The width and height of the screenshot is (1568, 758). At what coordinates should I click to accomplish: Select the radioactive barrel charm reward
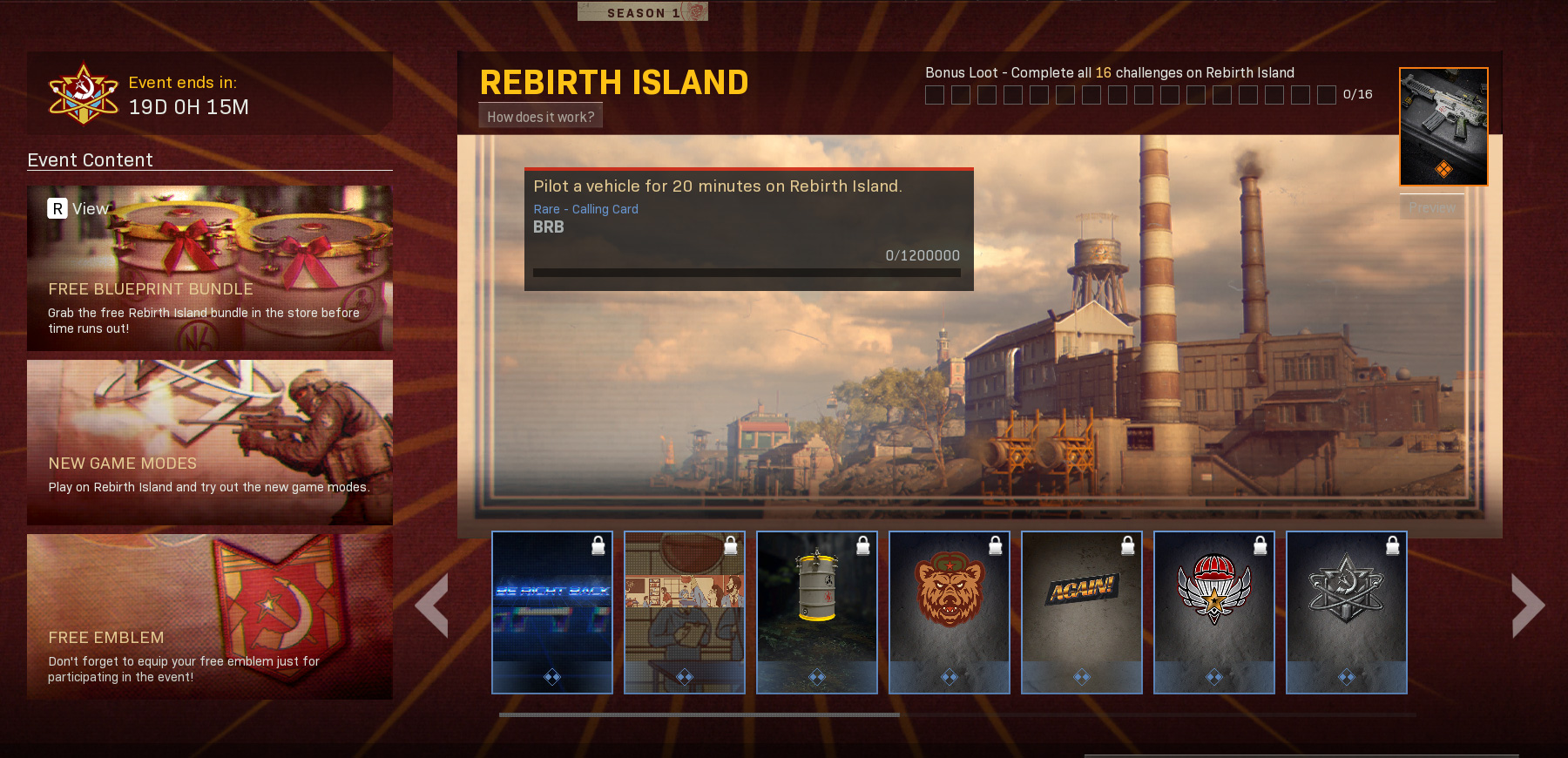coord(816,610)
